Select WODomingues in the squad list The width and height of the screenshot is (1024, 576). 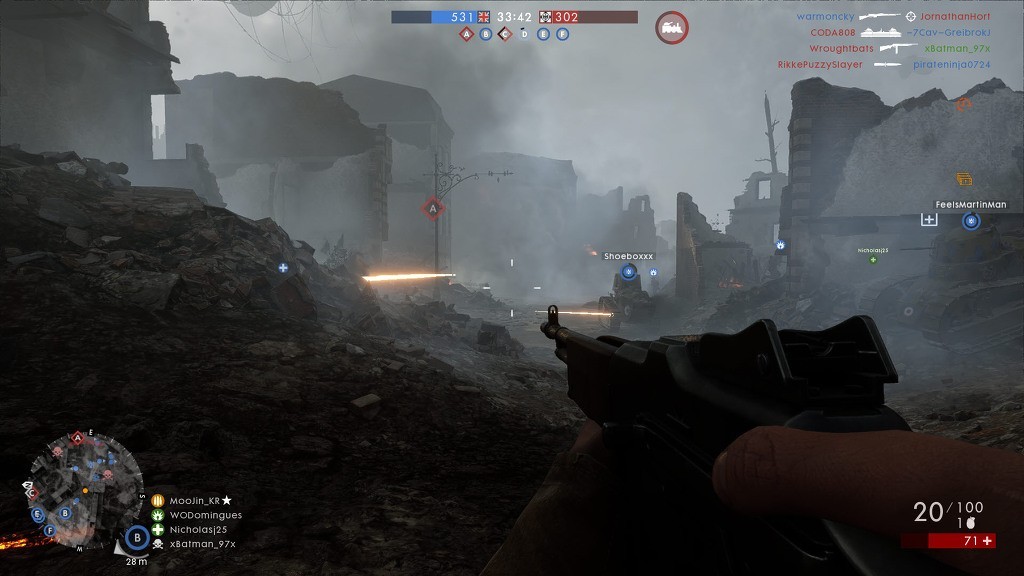tap(205, 515)
